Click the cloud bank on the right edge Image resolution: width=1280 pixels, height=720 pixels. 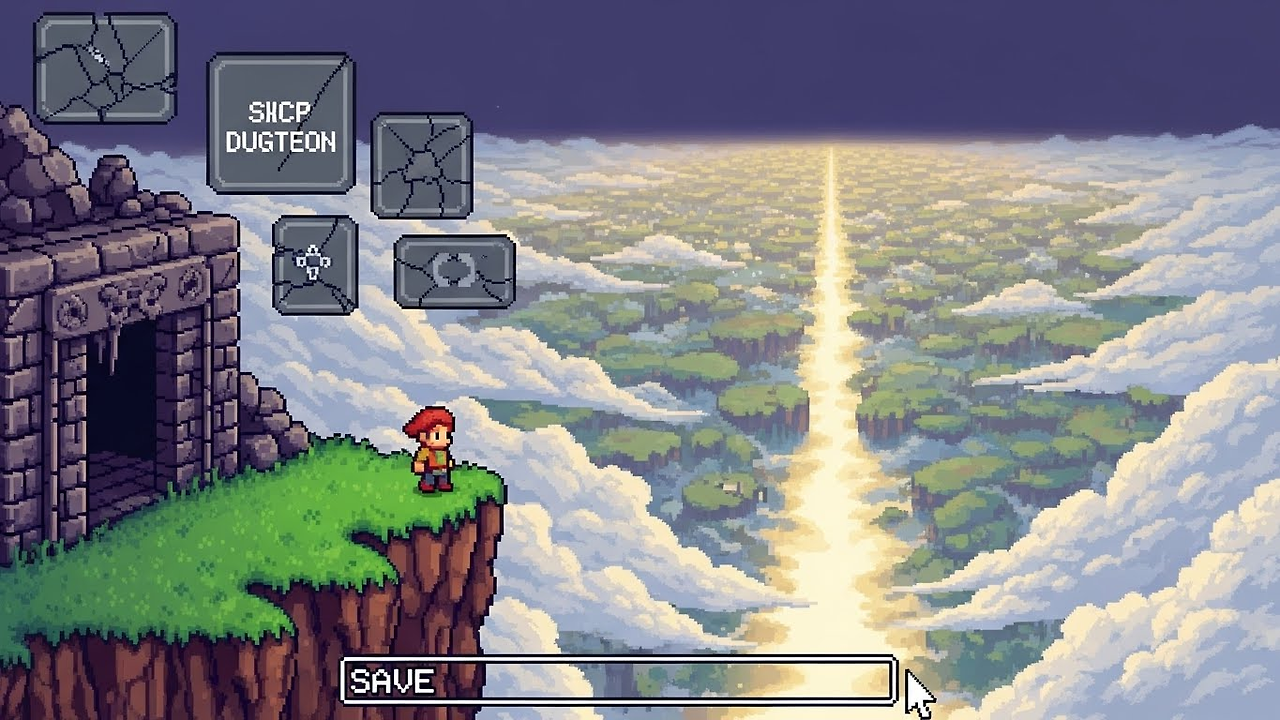pyautogui.click(x=1230, y=500)
